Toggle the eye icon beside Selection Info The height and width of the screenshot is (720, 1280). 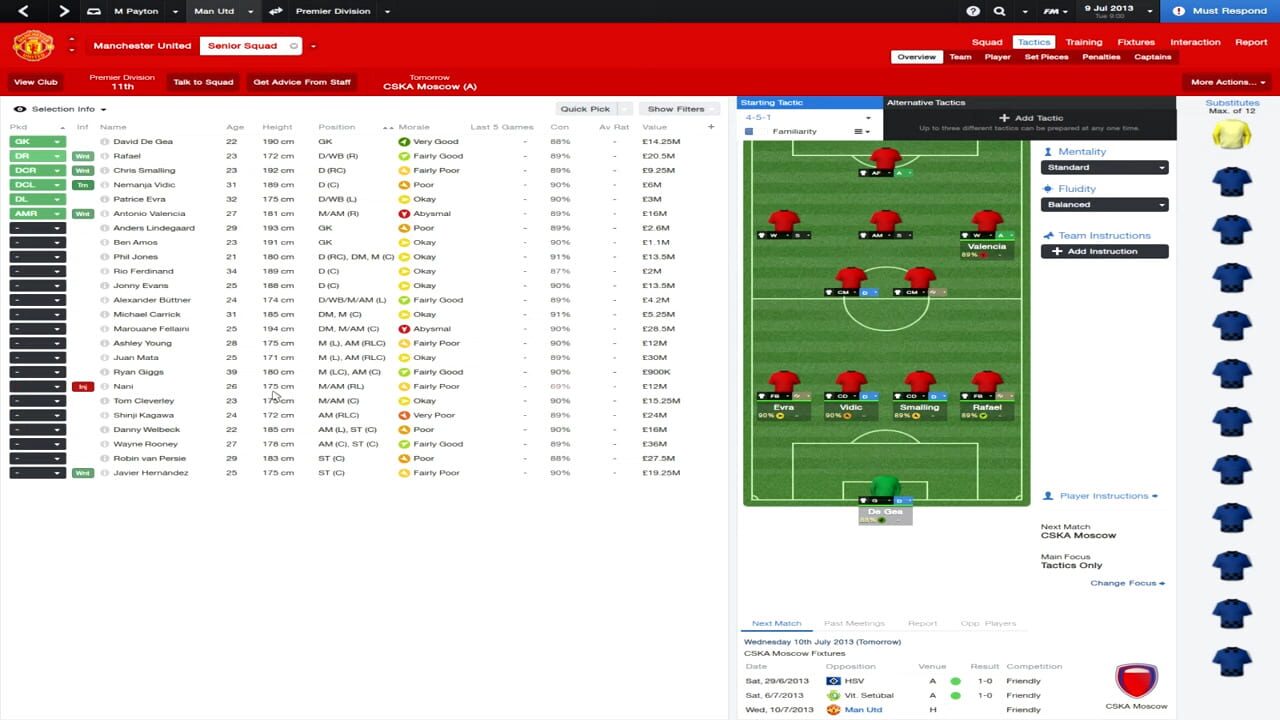point(20,108)
